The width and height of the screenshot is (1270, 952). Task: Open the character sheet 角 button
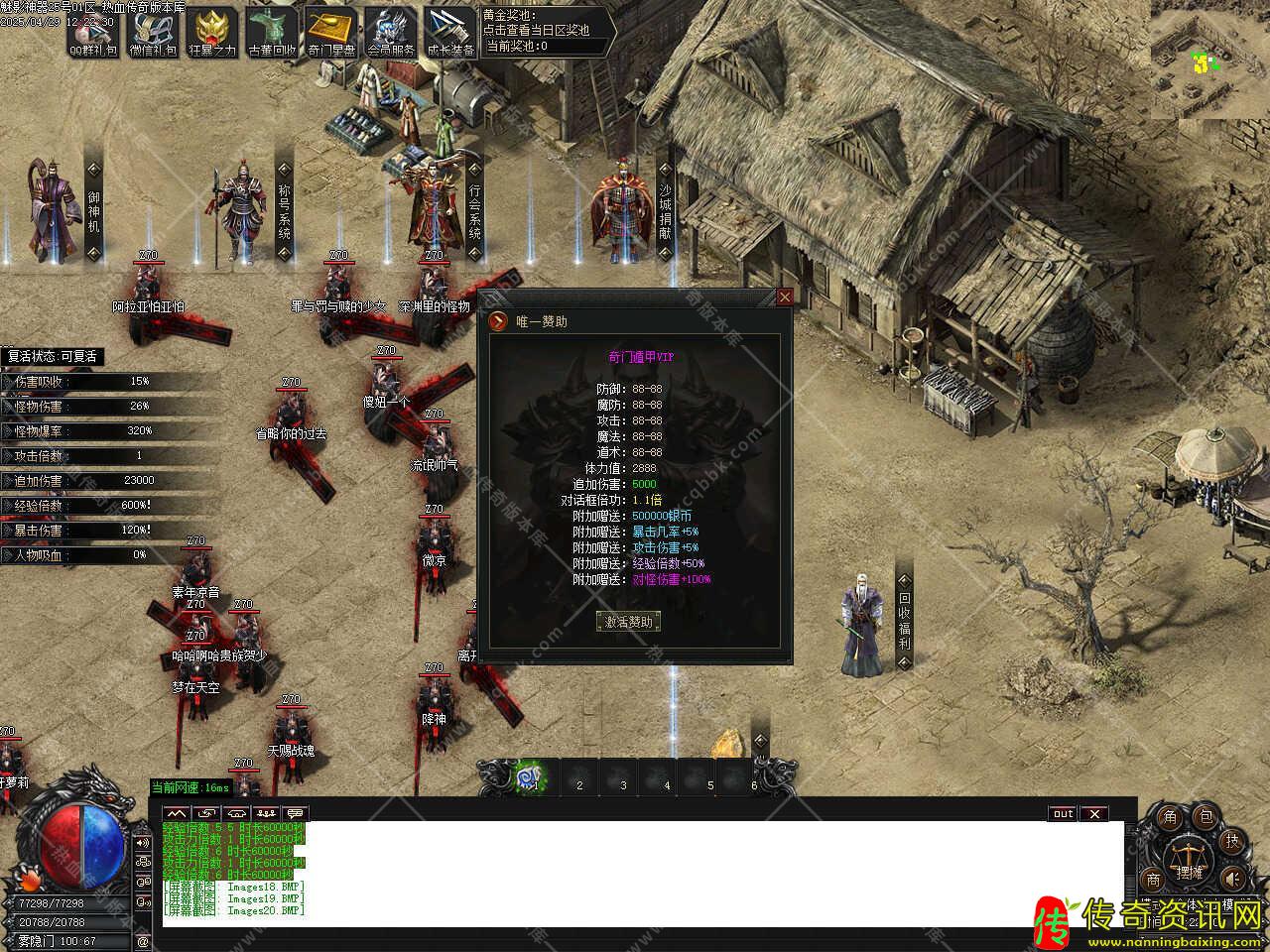tap(1170, 817)
